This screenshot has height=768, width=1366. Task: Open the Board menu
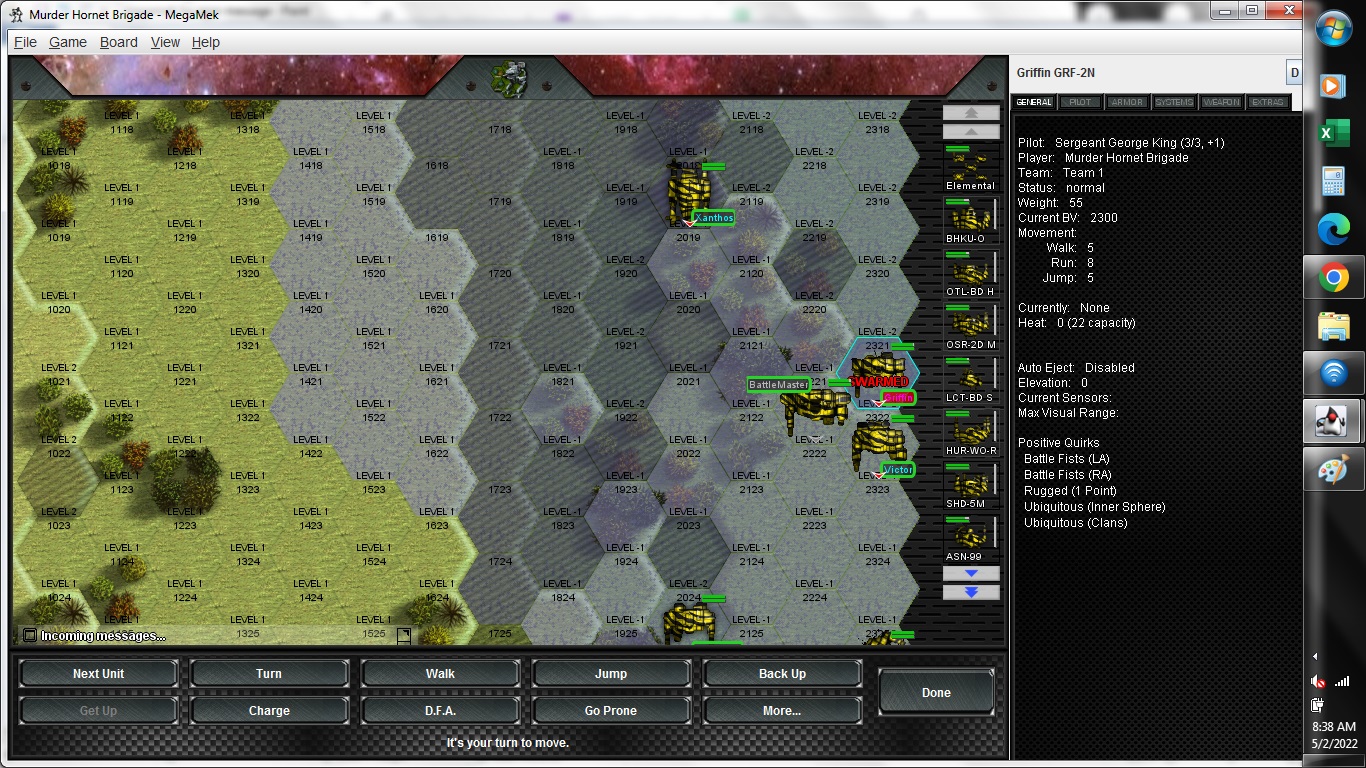click(118, 42)
